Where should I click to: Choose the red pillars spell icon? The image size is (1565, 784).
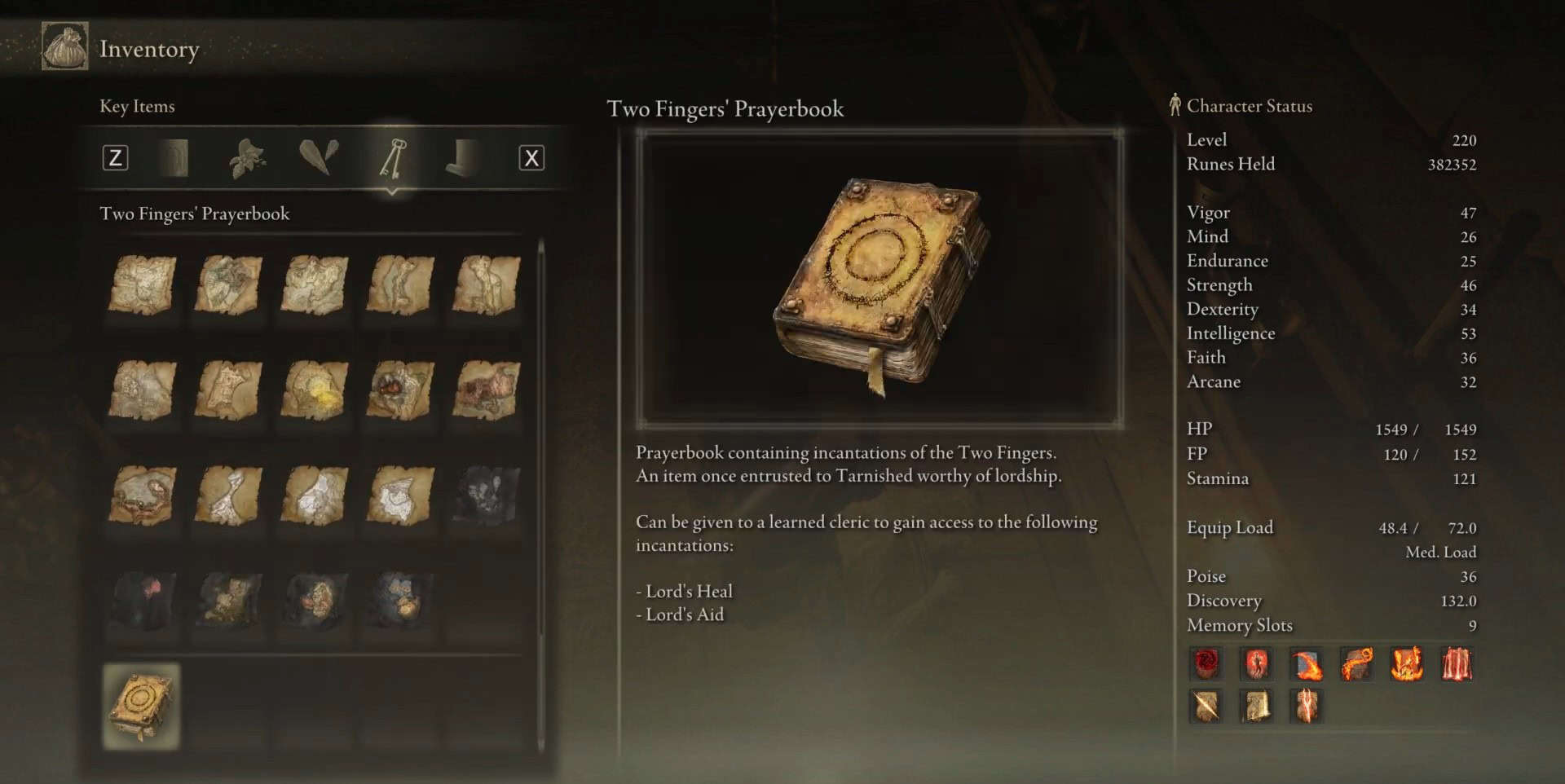point(1457,663)
